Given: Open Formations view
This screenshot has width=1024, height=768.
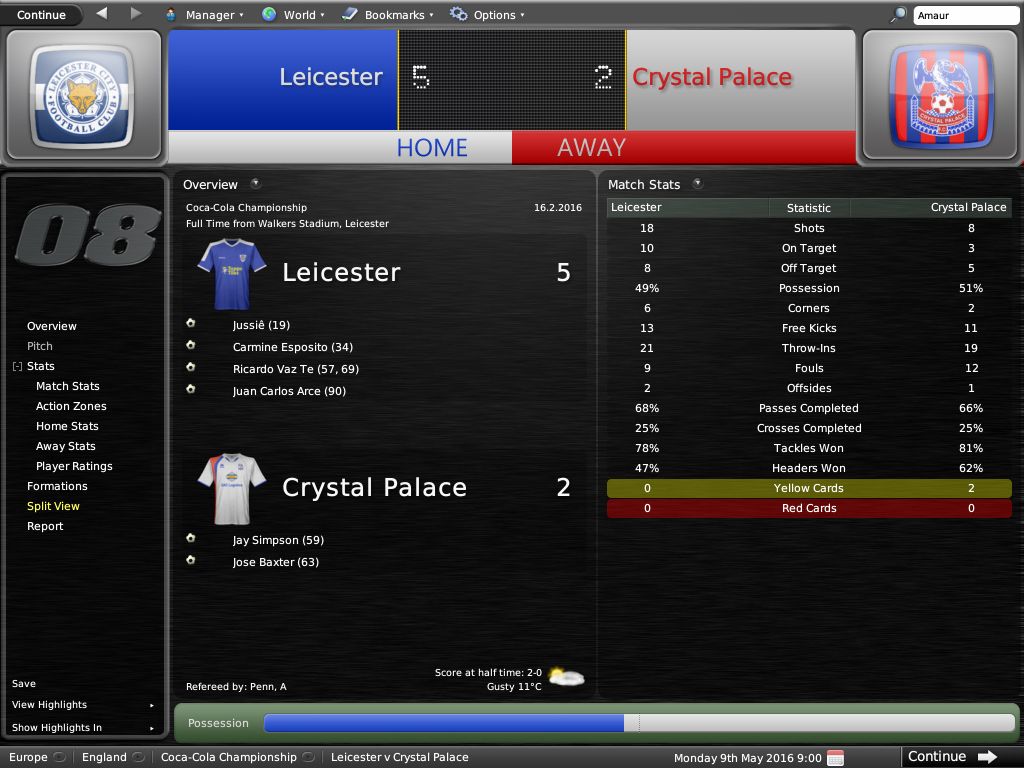Looking at the screenshot, I should tap(57, 486).
